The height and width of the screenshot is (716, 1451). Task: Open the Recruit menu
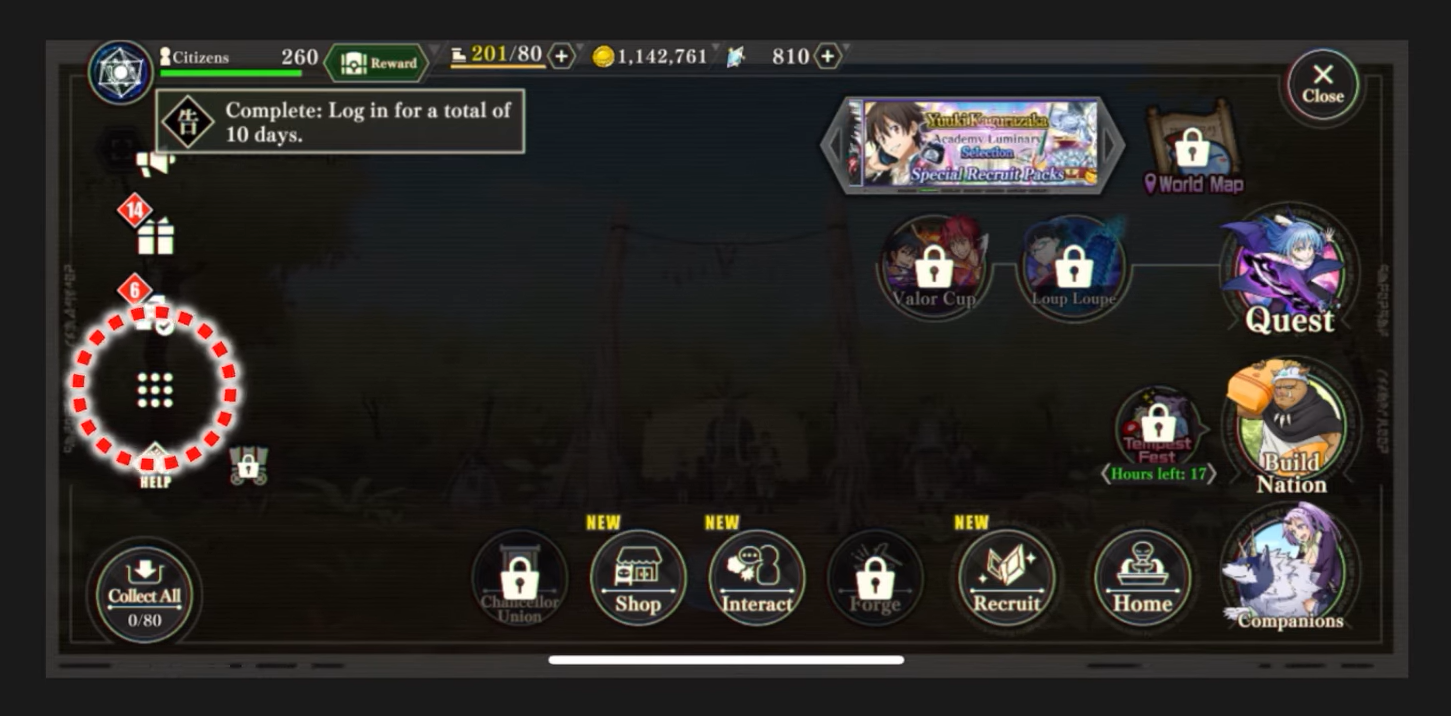pyautogui.click(x=1006, y=578)
